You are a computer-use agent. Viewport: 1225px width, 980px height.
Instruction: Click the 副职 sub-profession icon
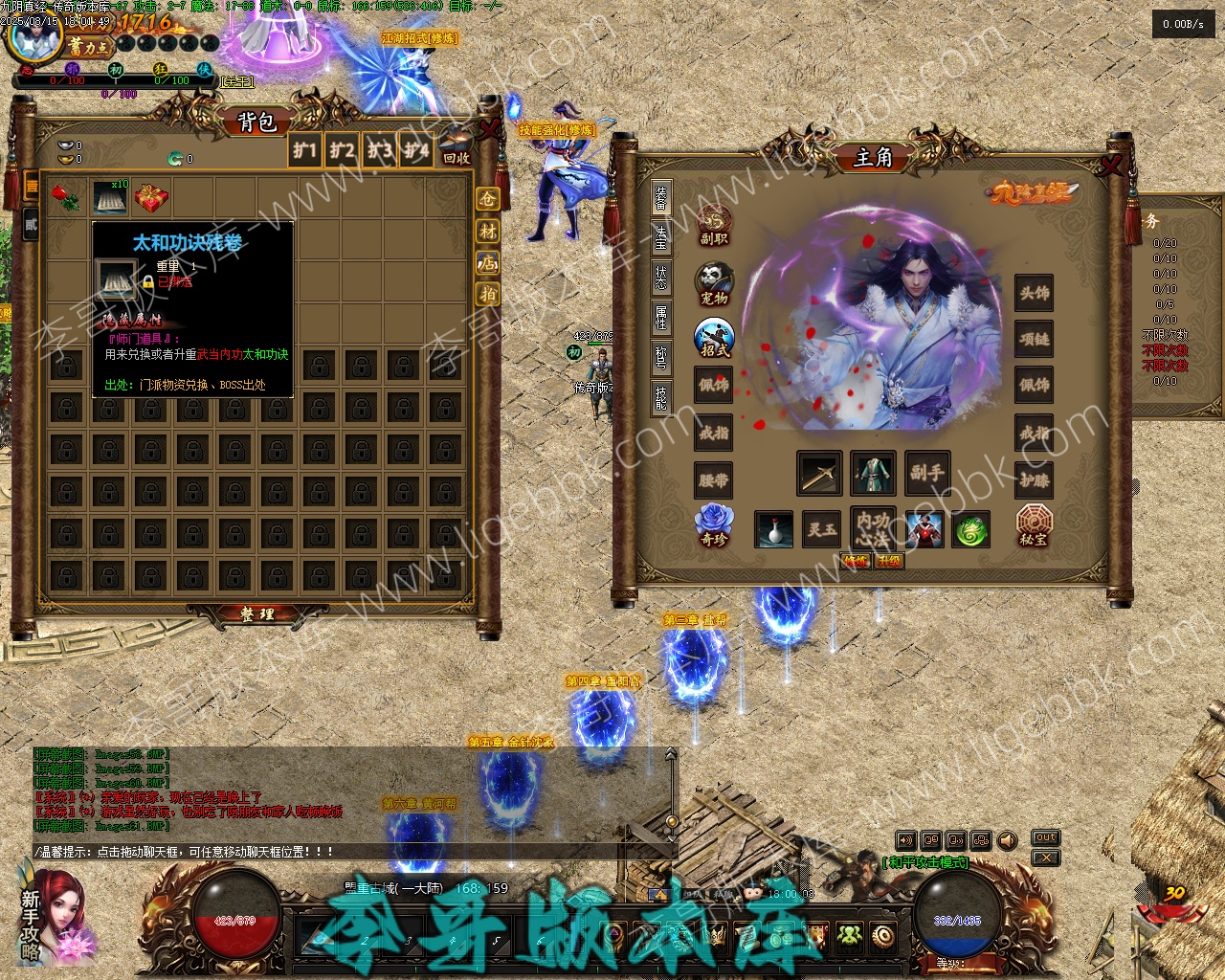pyautogui.click(x=714, y=226)
